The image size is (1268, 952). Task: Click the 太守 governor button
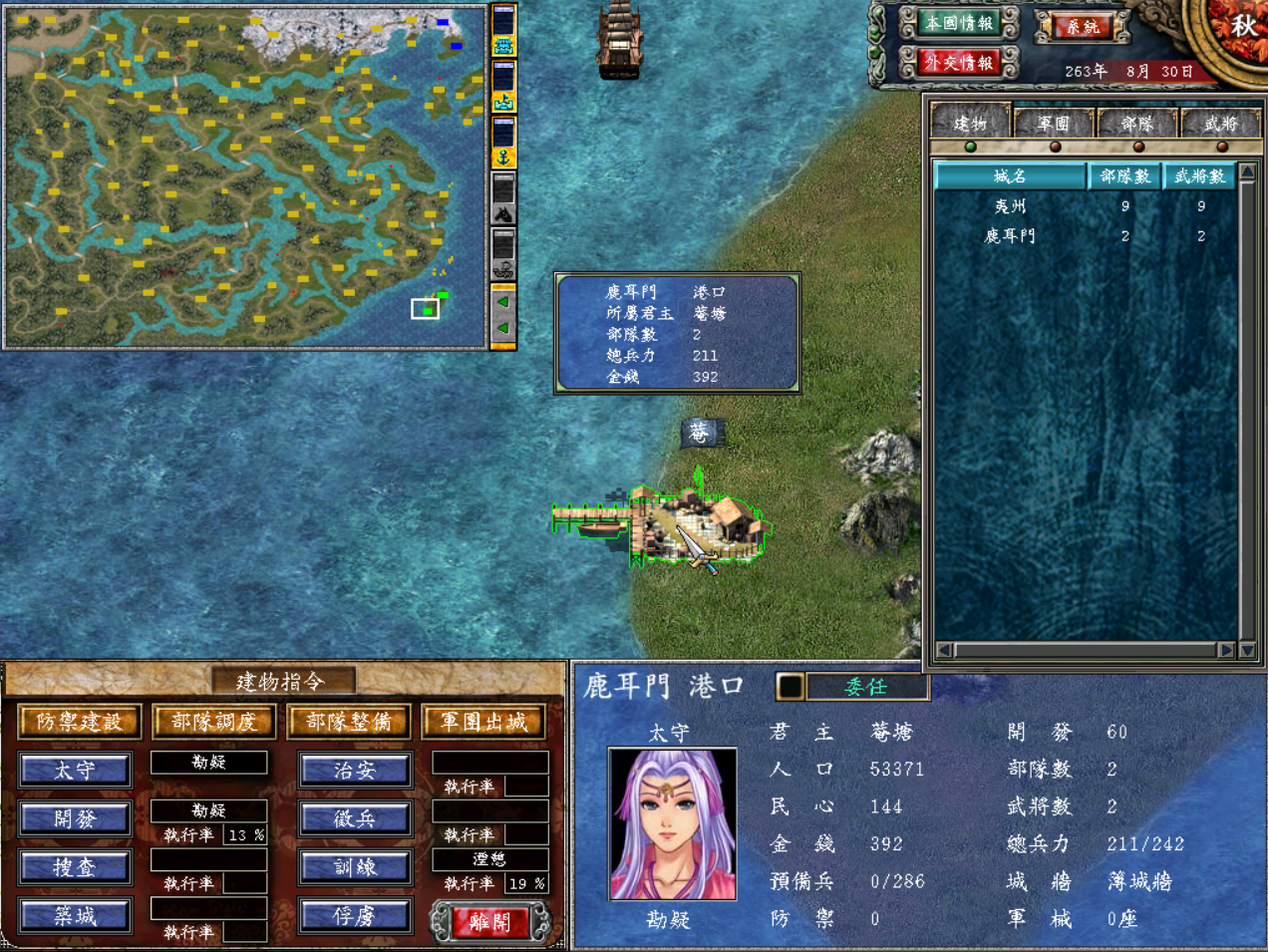[x=75, y=771]
